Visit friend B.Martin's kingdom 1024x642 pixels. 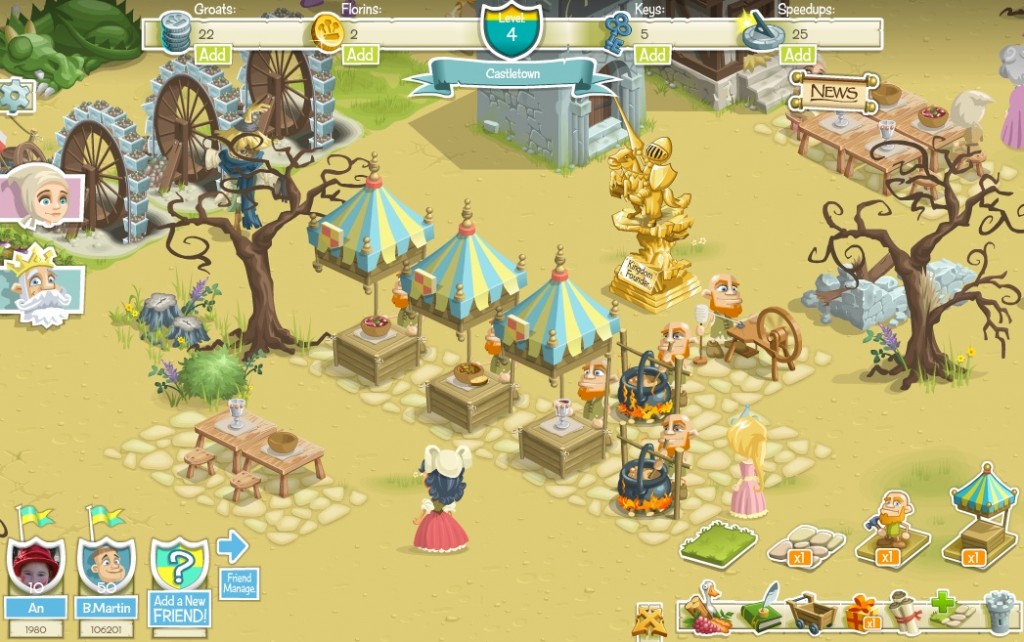tap(107, 567)
